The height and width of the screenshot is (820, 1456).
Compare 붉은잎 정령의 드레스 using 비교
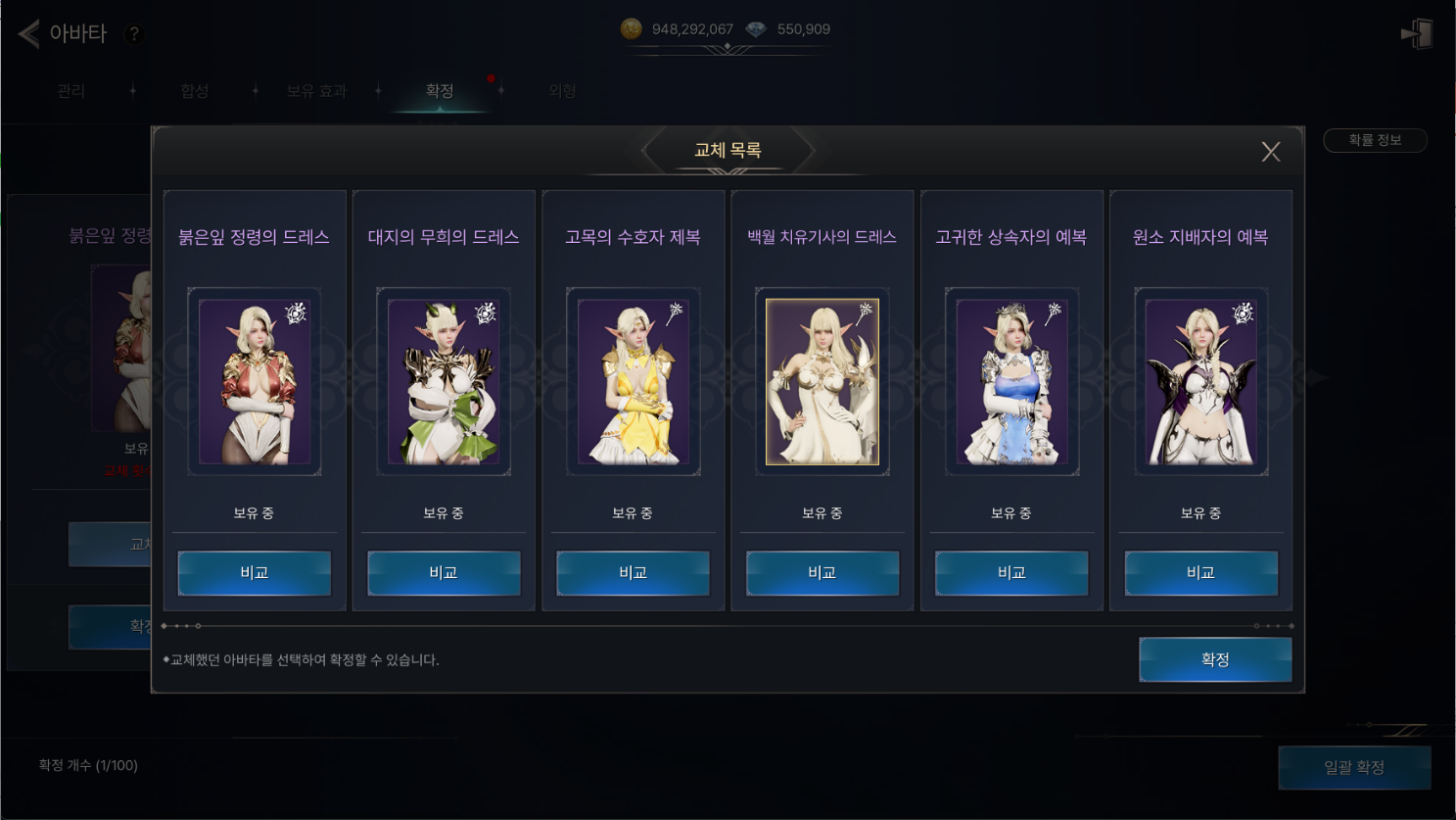(255, 573)
